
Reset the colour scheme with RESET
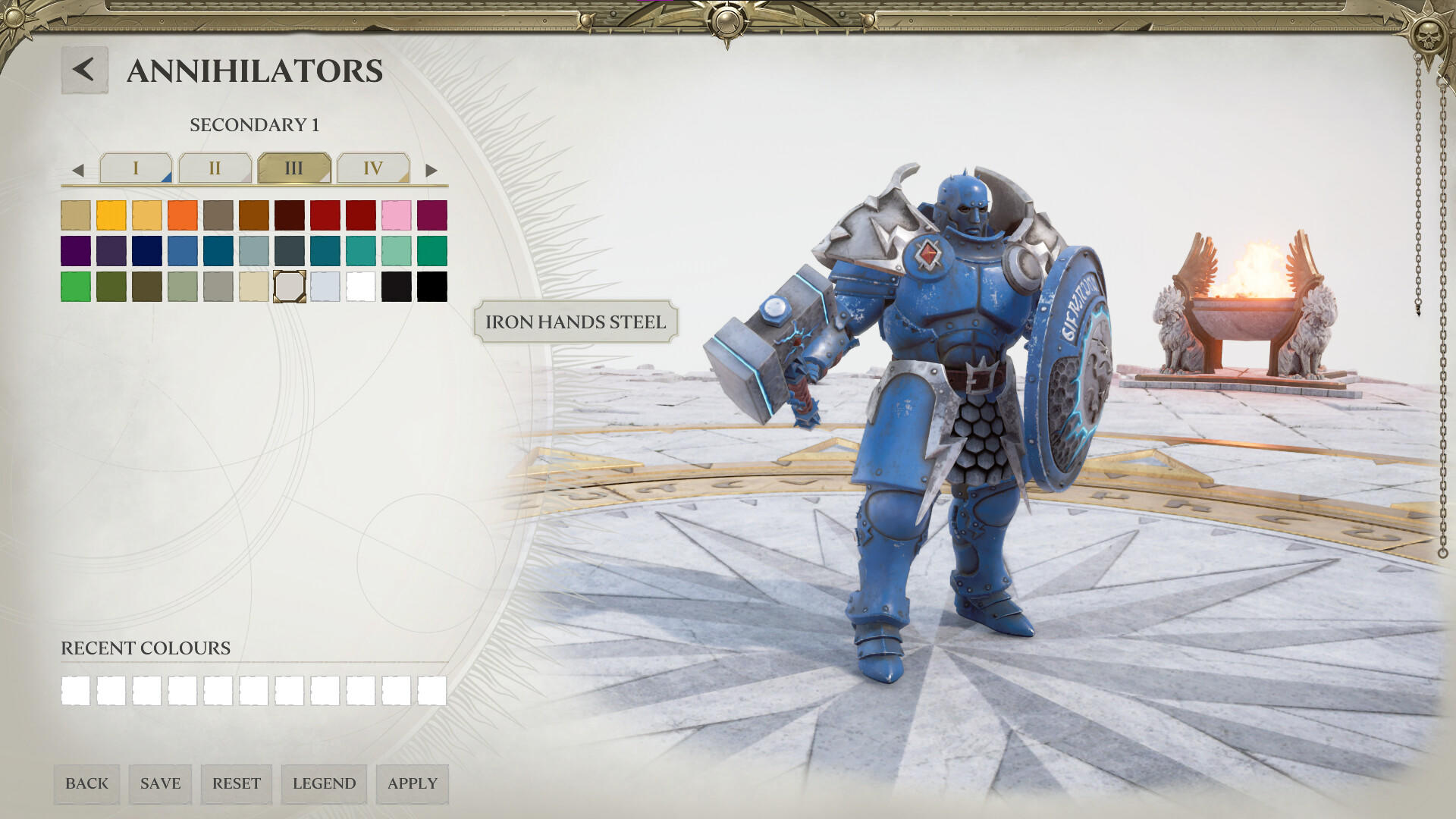coord(236,784)
